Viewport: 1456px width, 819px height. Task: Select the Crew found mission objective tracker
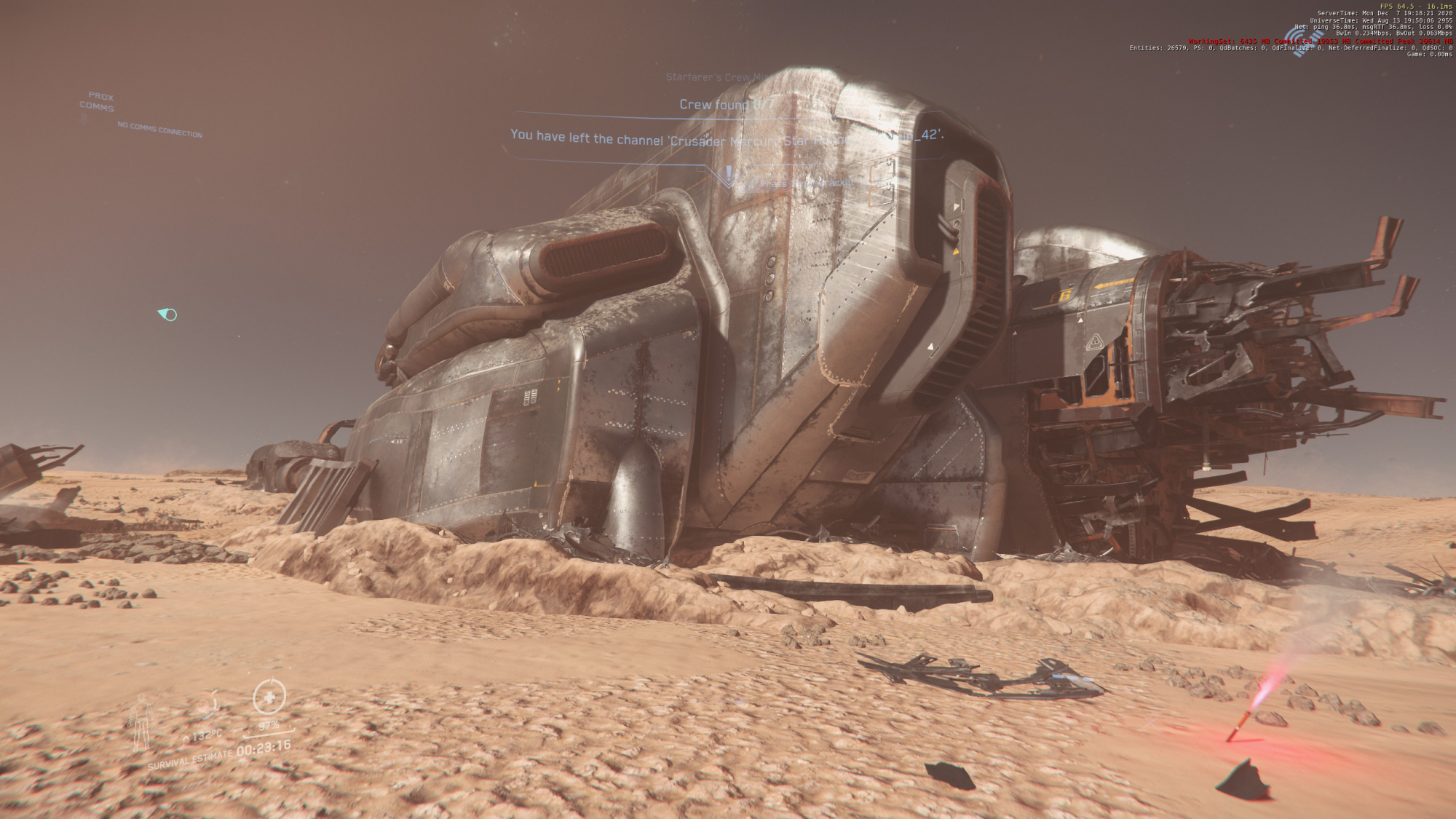click(x=726, y=105)
